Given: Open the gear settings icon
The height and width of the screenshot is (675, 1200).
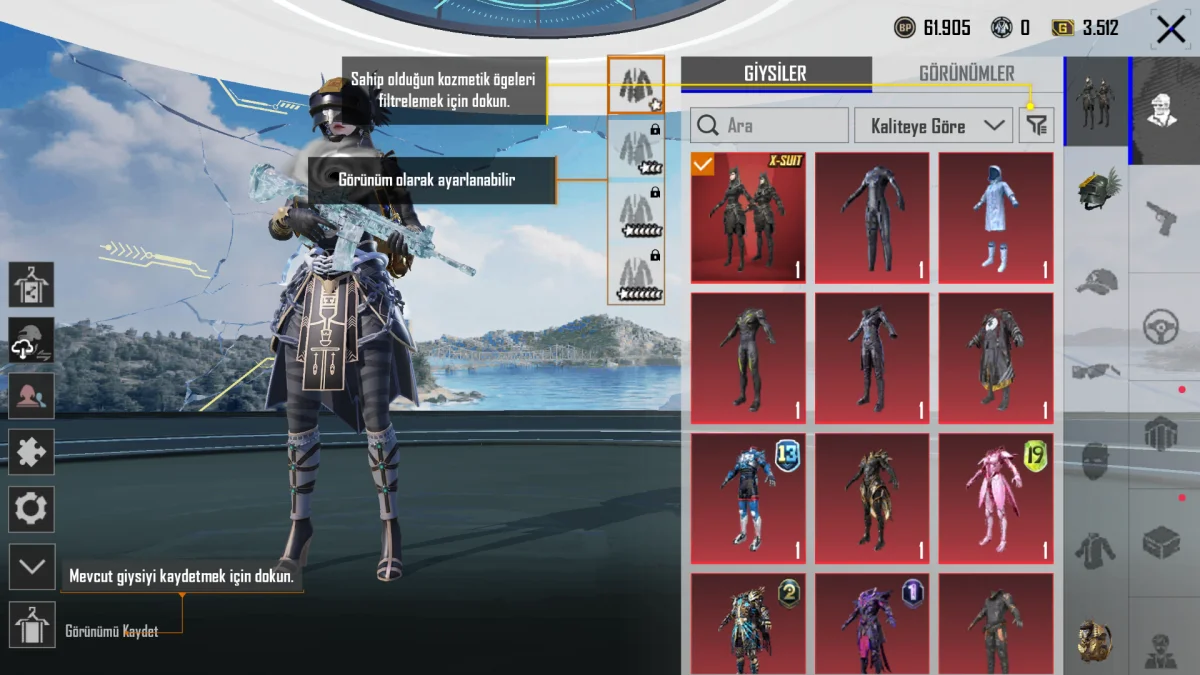Looking at the screenshot, I should pyautogui.click(x=32, y=510).
